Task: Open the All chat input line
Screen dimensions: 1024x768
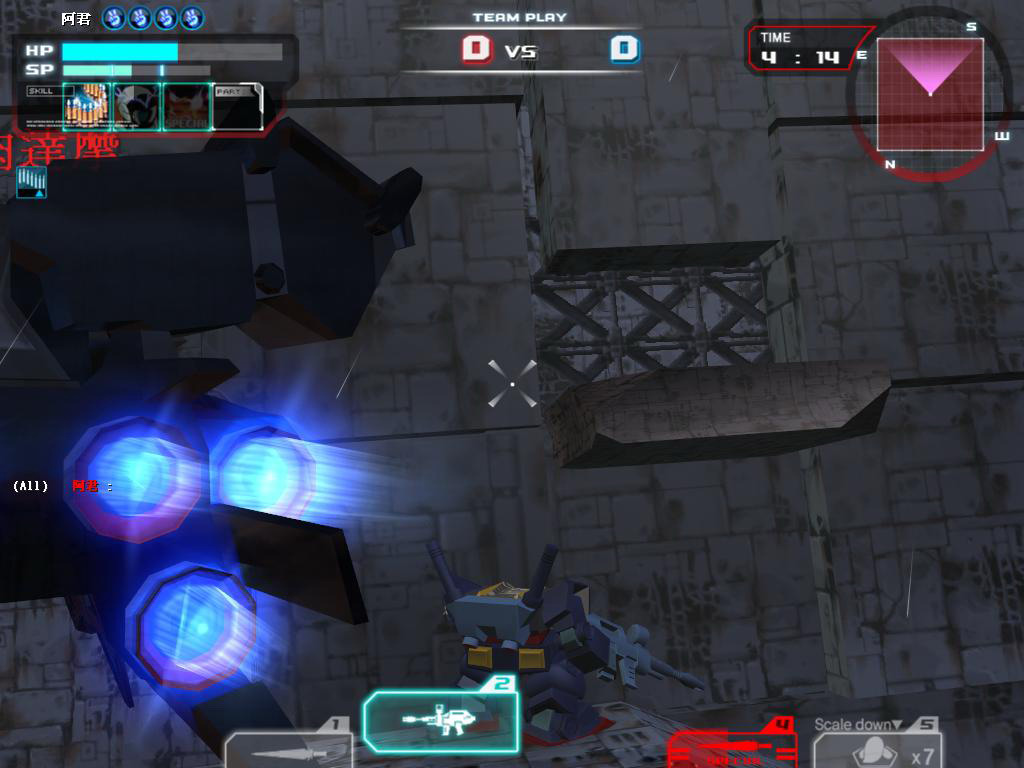Action: [62, 486]
